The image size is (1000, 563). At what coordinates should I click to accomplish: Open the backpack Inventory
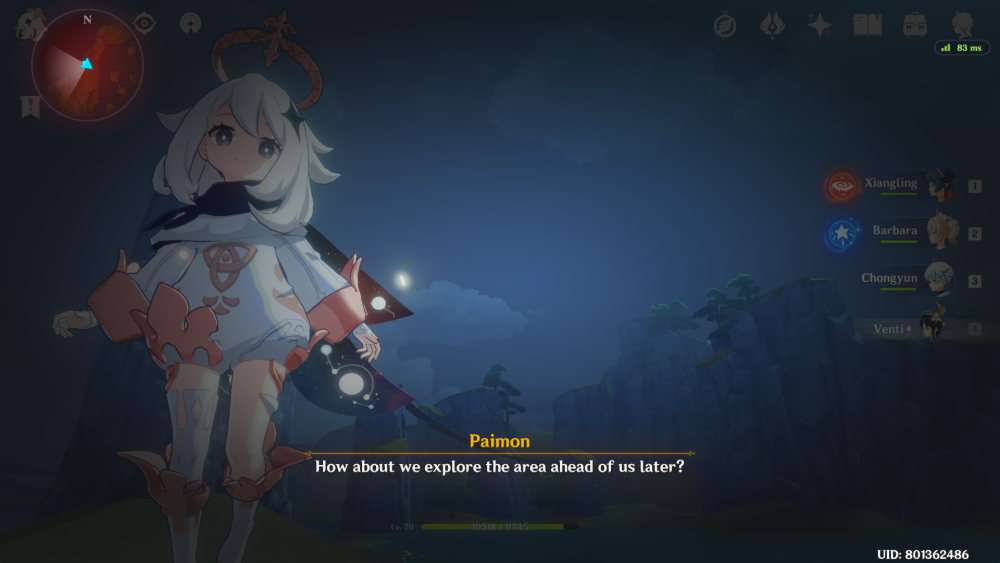tap(914, 25)
